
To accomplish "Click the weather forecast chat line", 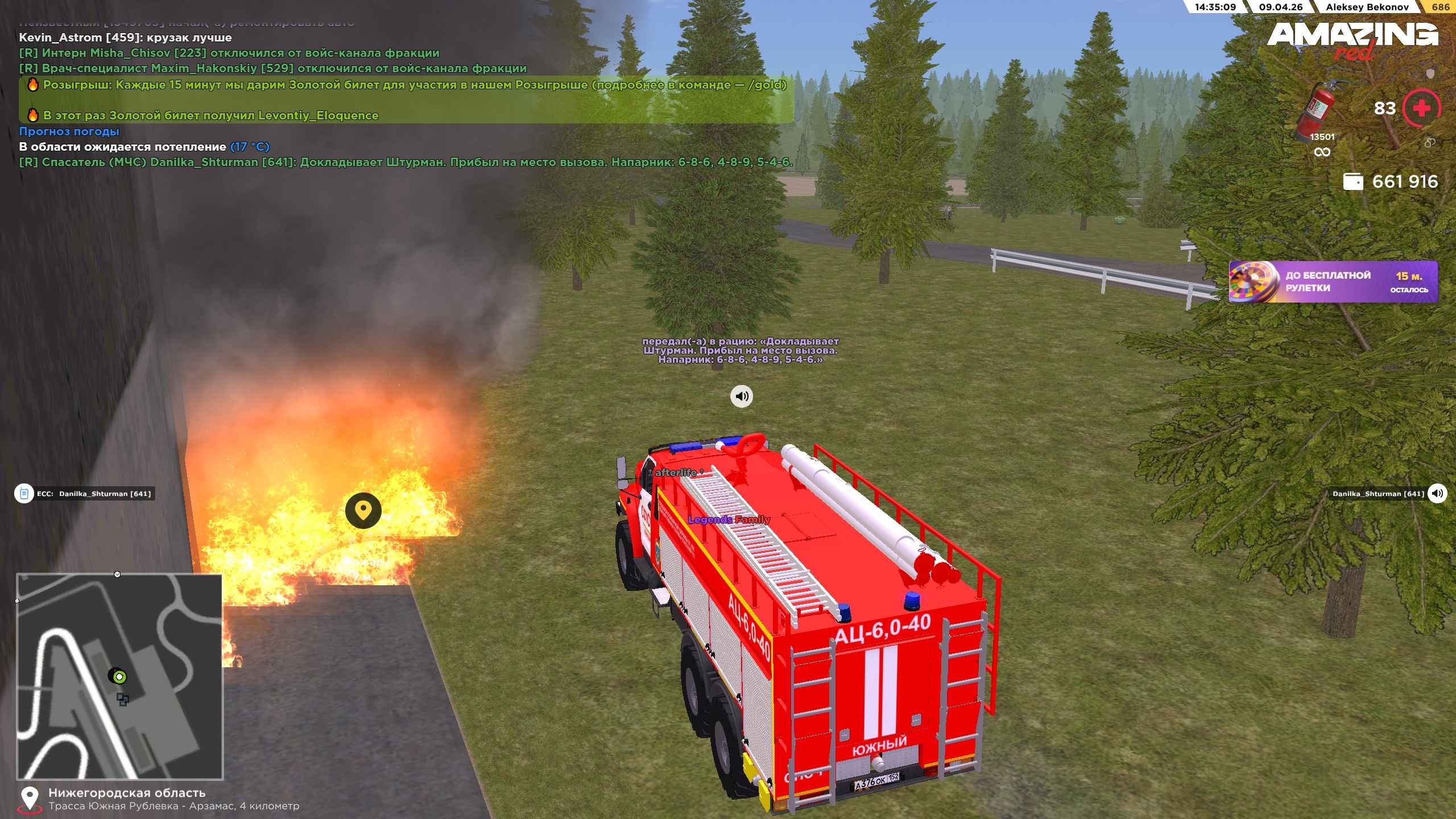I will coord(69,131).
